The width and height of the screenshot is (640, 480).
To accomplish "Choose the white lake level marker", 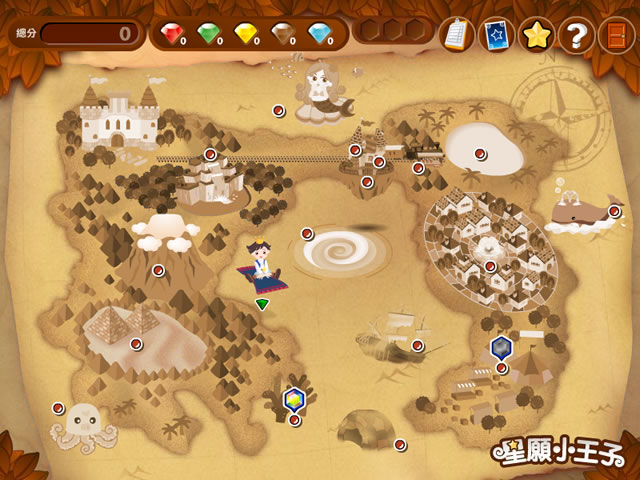I will point(479,153).
